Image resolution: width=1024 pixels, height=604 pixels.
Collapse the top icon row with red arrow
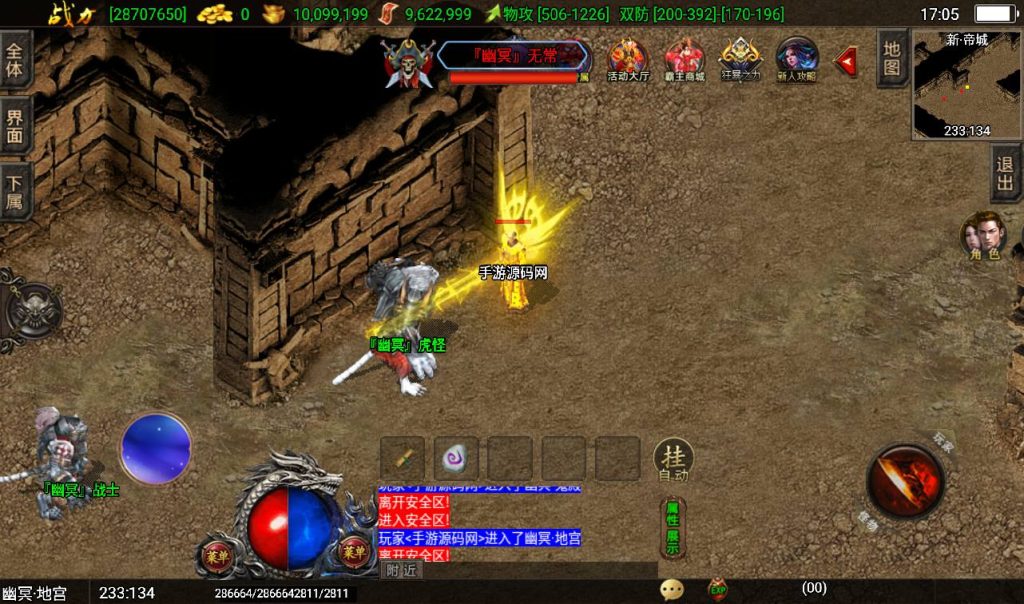pos(846,61)
